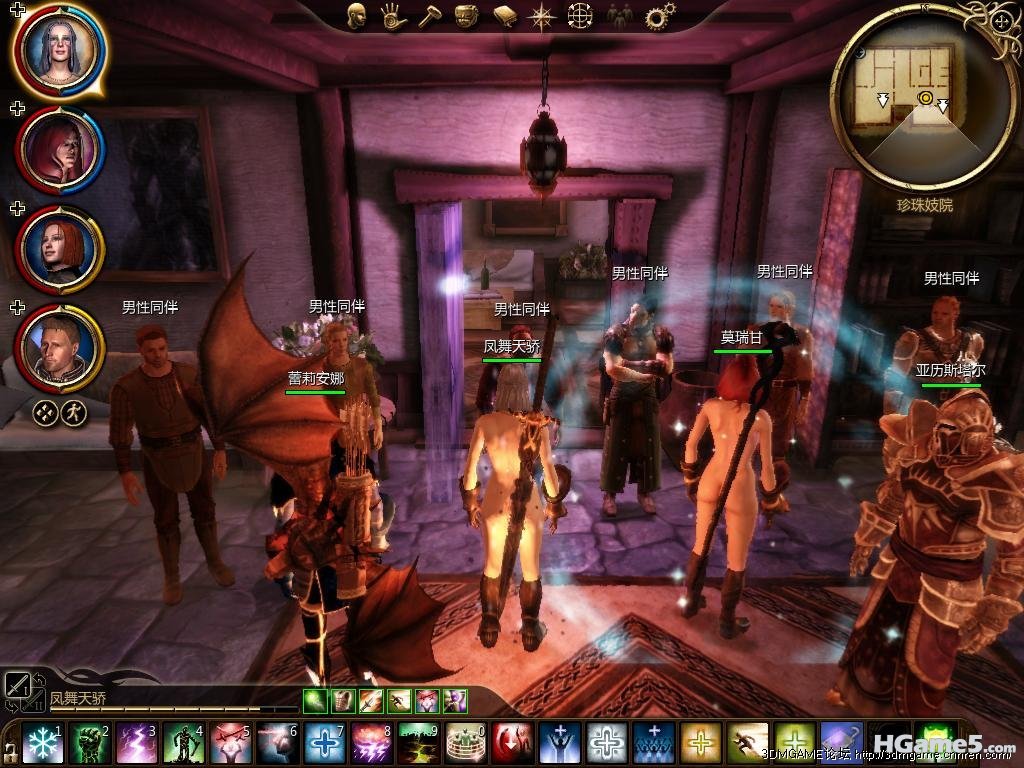The image size is (1024, 768).
Task: Toggle the quickbar padlock lock
Action: 10,750
